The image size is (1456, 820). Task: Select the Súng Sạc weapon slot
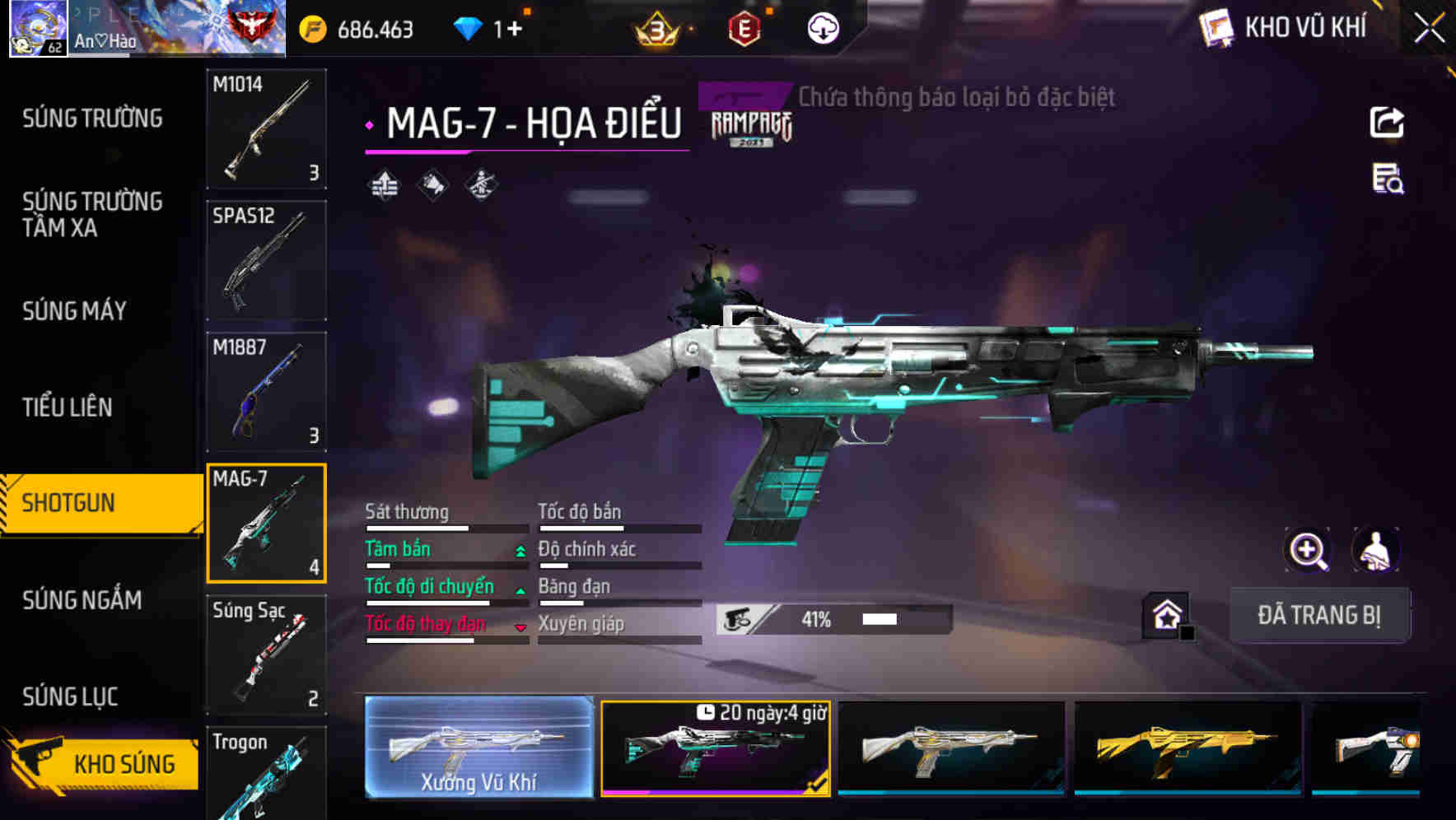pos(266,655)
